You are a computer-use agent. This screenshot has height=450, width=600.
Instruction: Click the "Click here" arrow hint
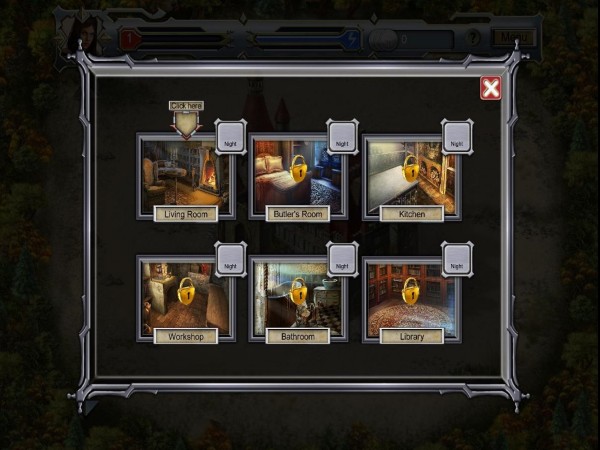point(186,120)
